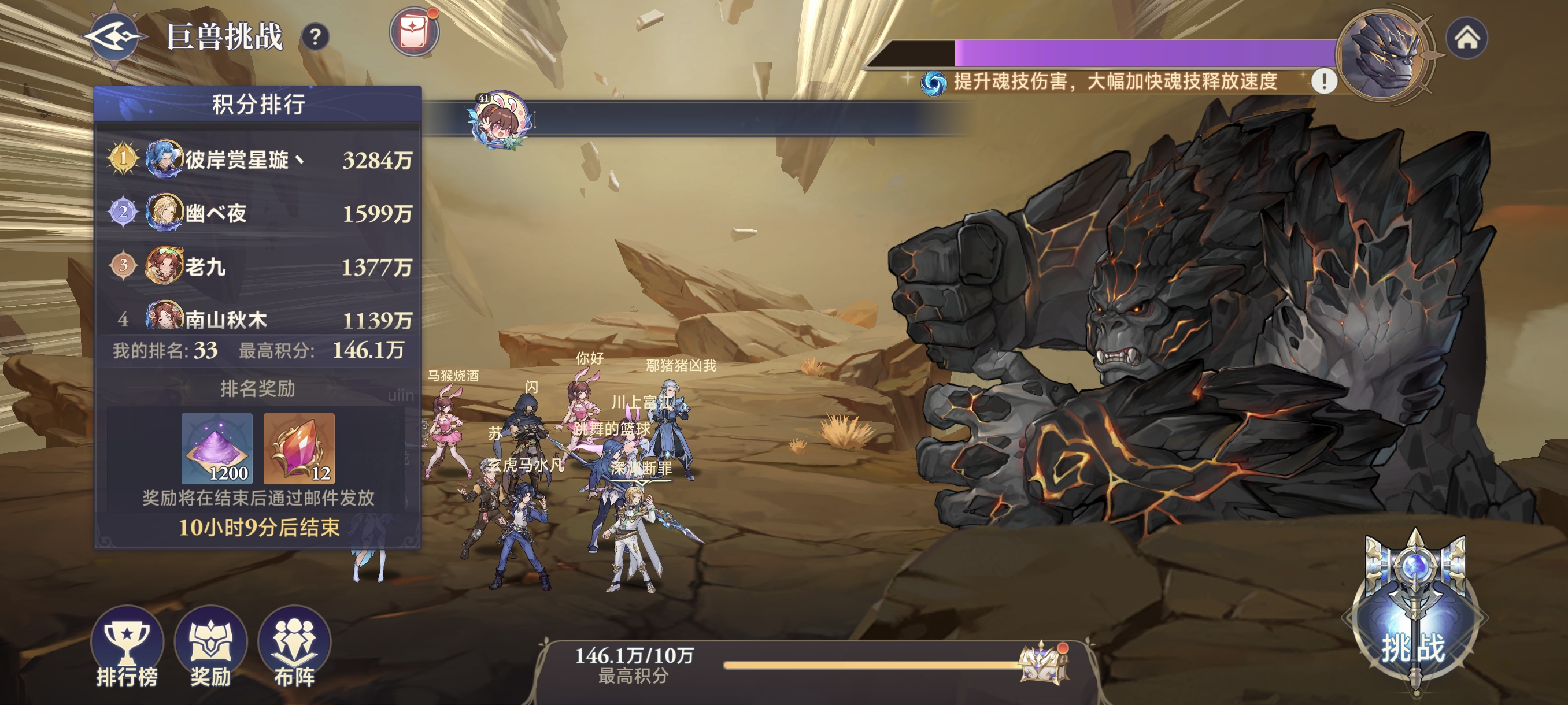
Task: View first-ranked player 彼岸赏星璇 row
Action: click(258, 159)
